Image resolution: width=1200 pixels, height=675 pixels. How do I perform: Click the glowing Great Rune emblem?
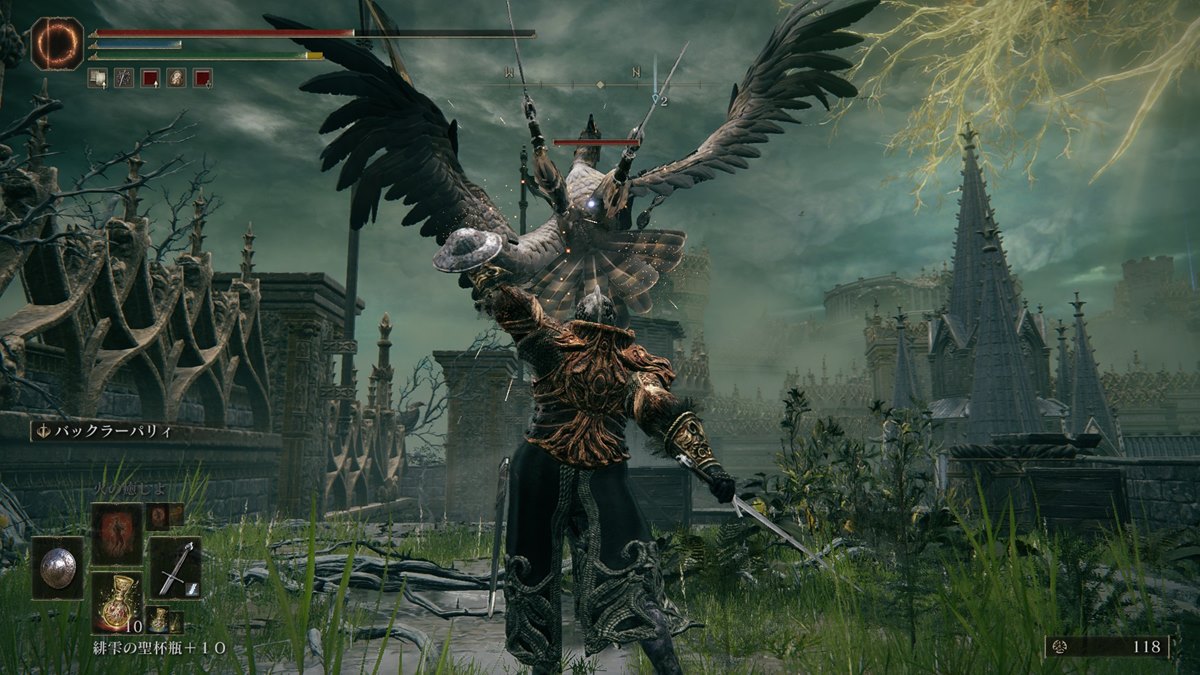pos(57,44)
